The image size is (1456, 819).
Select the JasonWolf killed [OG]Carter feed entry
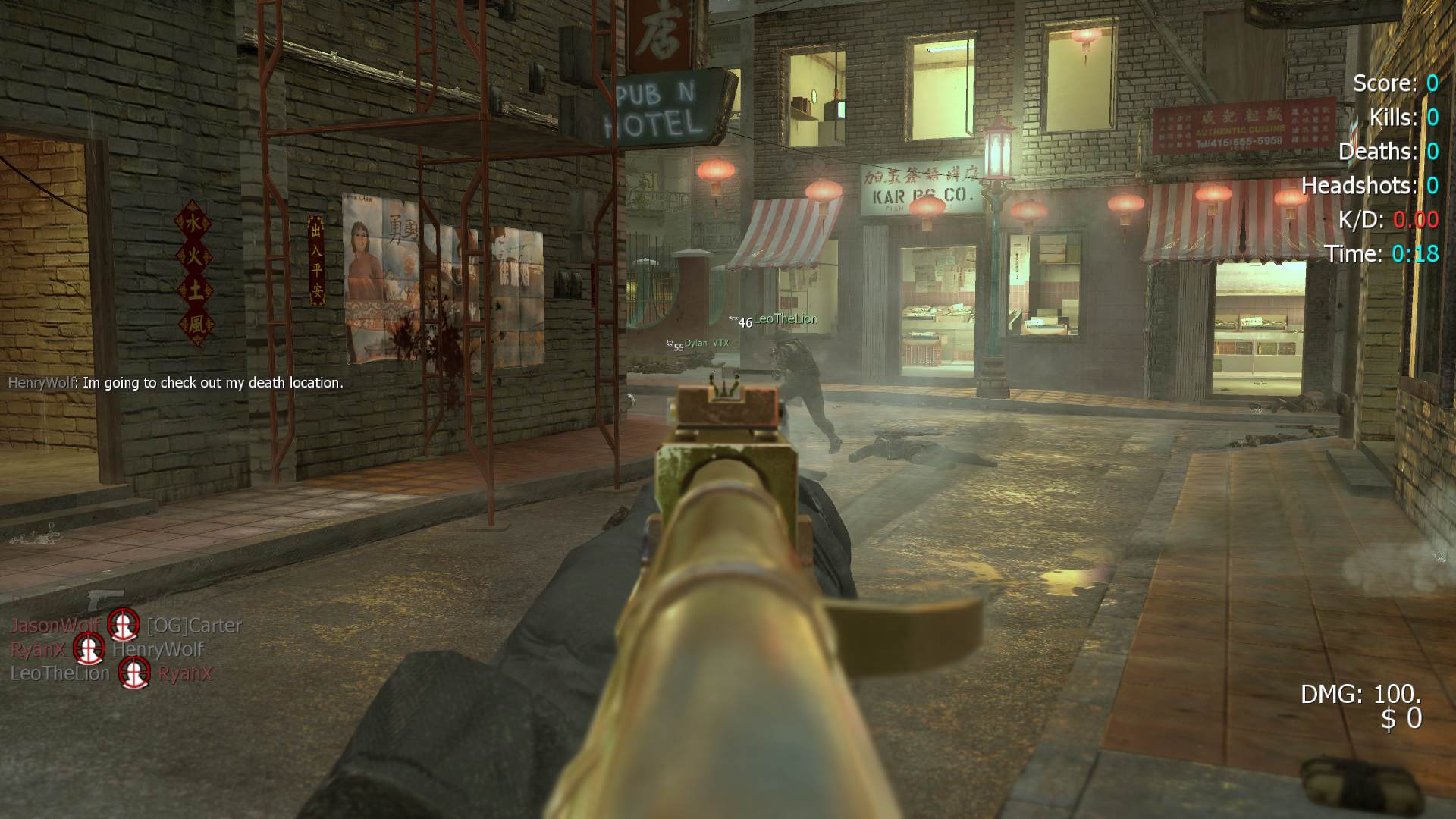click(125, 626)
